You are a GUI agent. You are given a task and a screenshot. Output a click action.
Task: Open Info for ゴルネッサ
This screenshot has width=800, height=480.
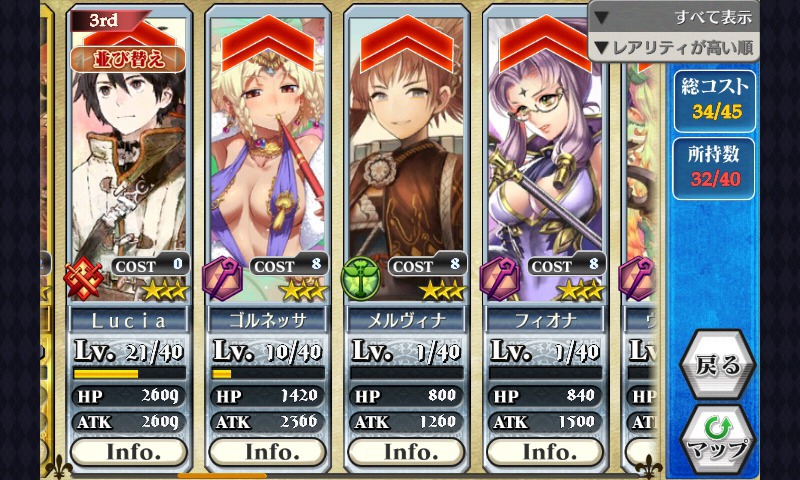(x=267, y=451)
